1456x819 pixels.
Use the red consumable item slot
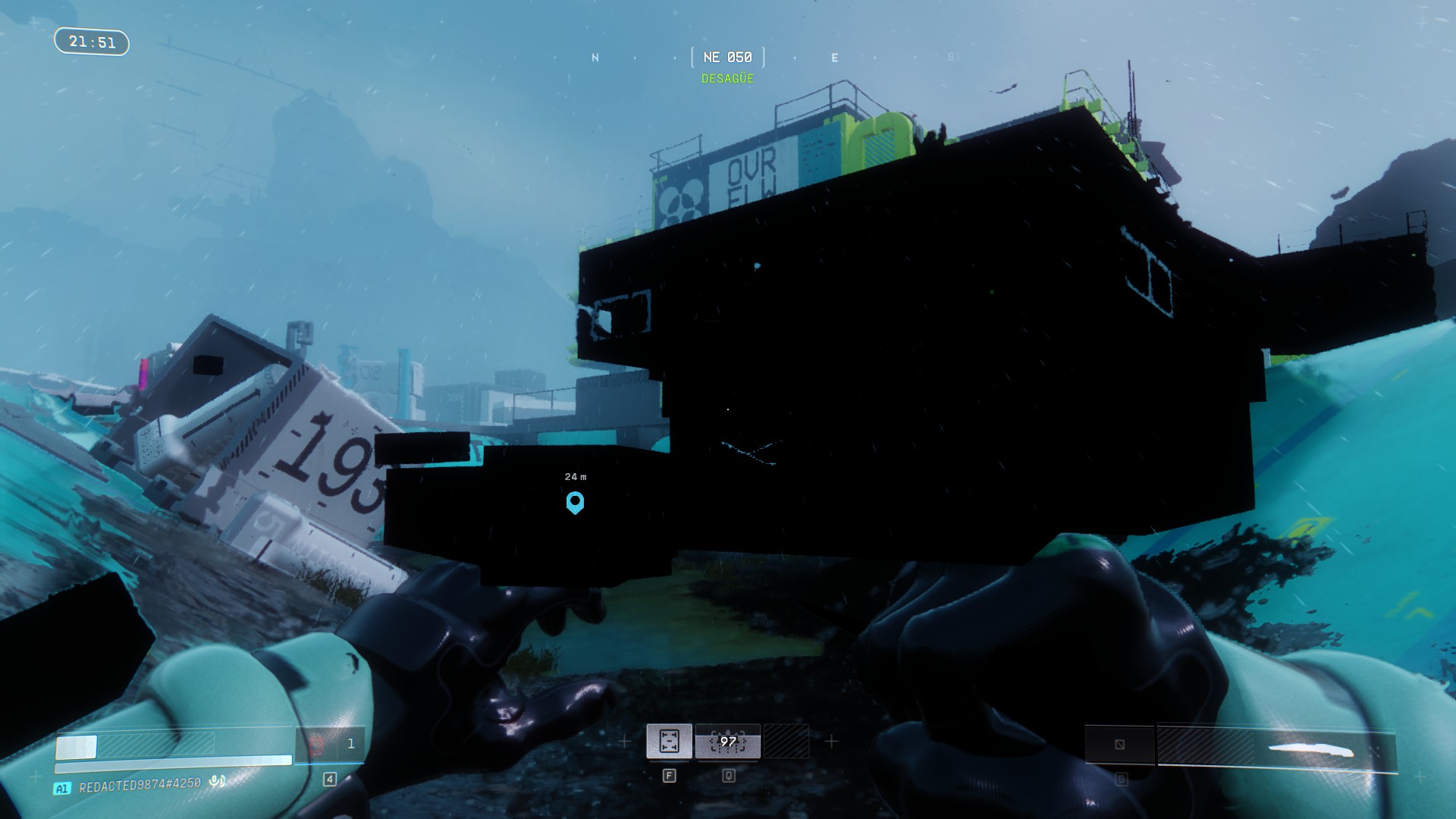pyautogui.click(x=317, y=745)
